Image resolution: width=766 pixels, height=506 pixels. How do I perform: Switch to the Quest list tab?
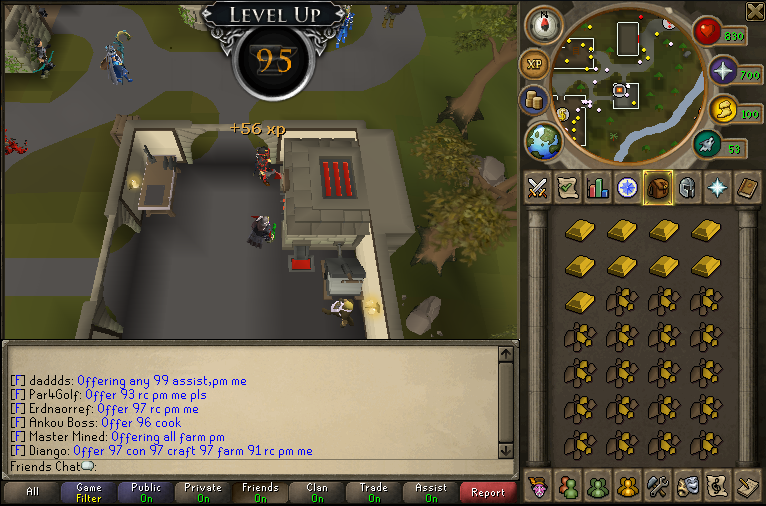(x=568, y=188)
